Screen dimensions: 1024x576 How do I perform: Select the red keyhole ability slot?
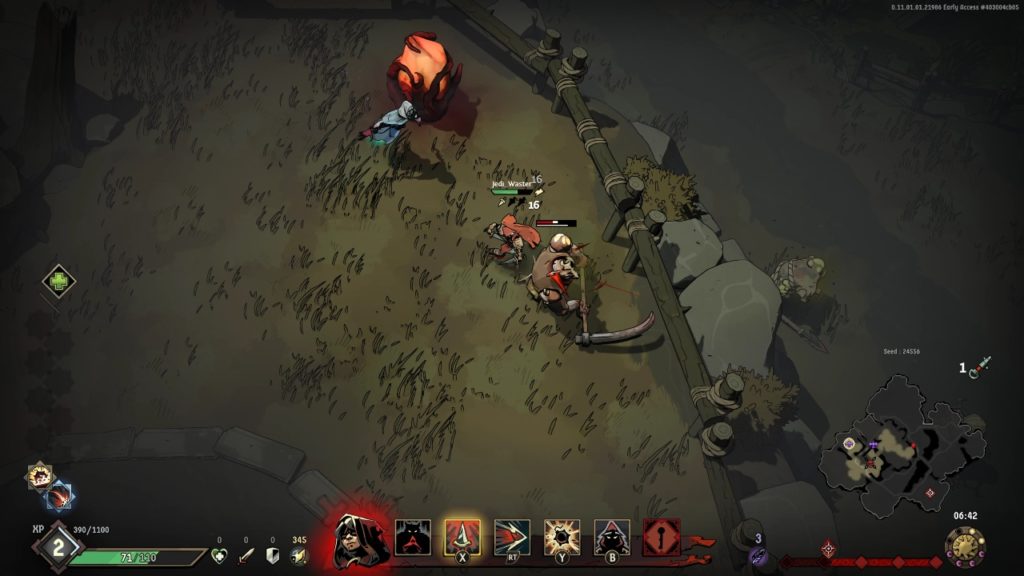[662, 538]
